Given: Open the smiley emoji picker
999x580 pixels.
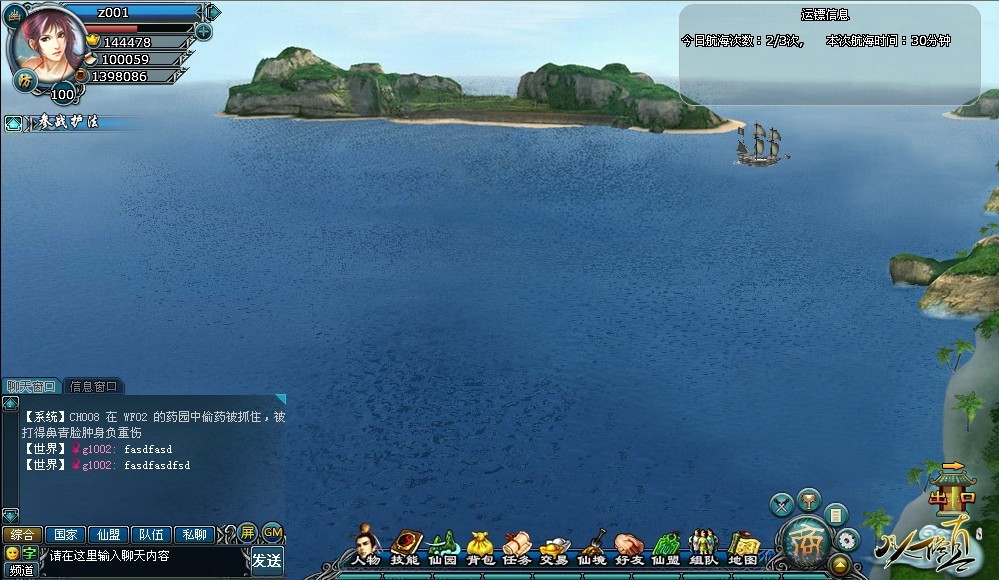Looking at the screenshot, I should [x=12, y=553].
